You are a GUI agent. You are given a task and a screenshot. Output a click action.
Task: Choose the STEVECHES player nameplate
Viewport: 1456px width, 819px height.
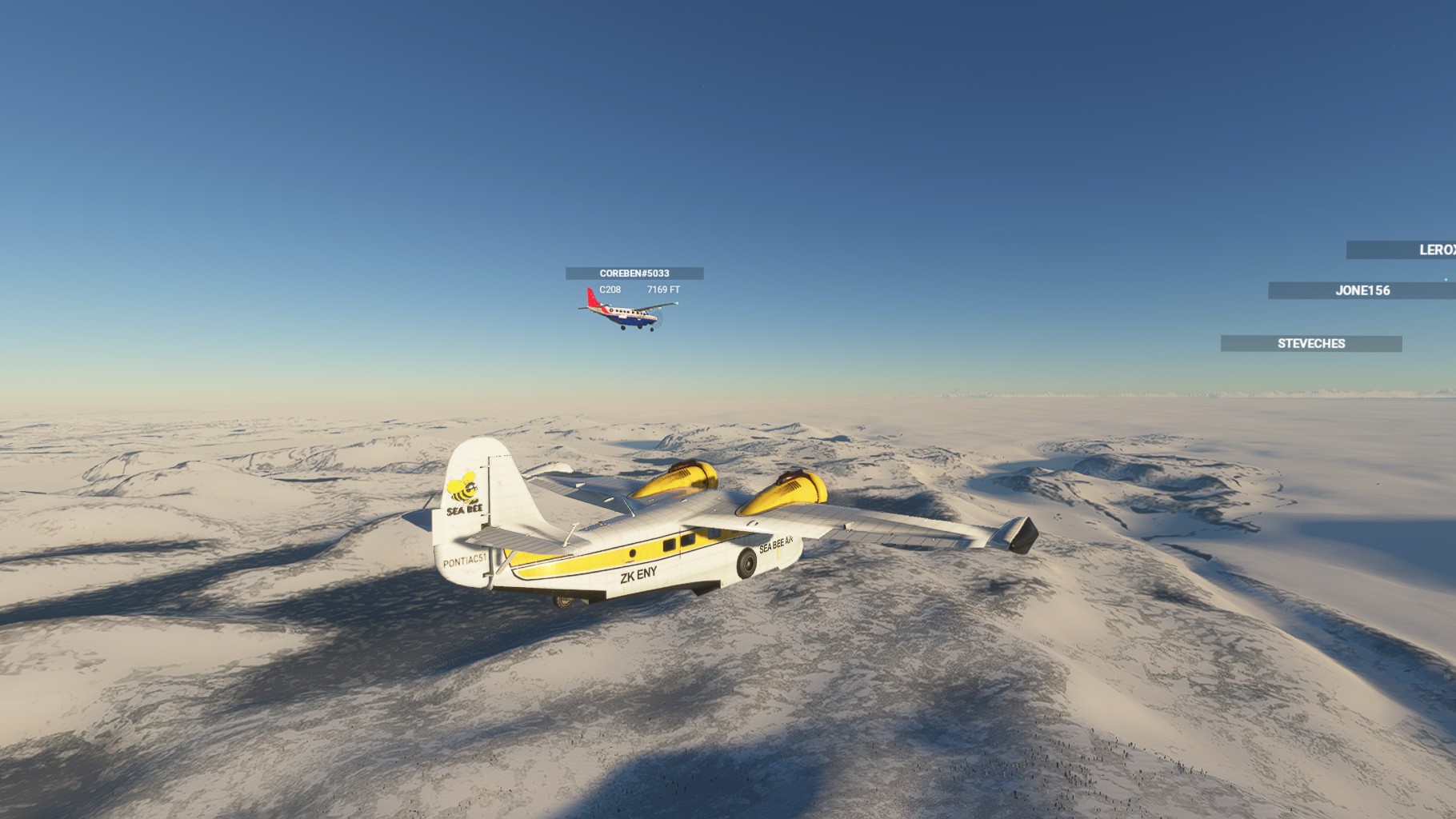1310,344
